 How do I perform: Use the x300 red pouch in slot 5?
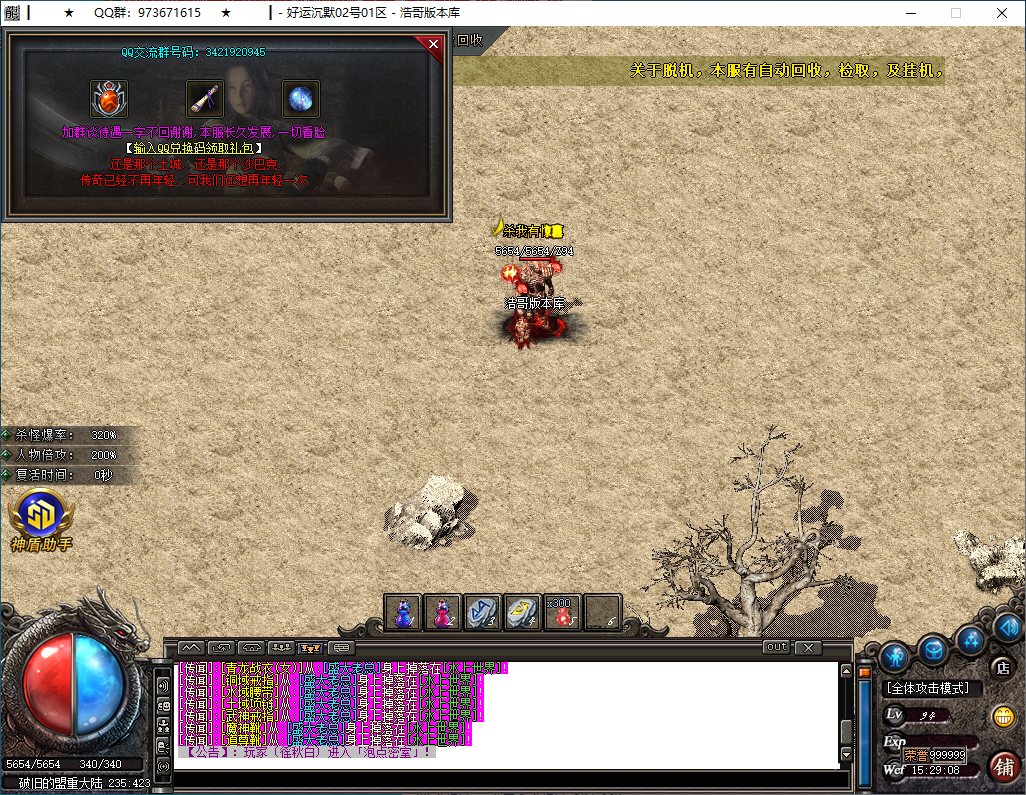coord(562,612)
